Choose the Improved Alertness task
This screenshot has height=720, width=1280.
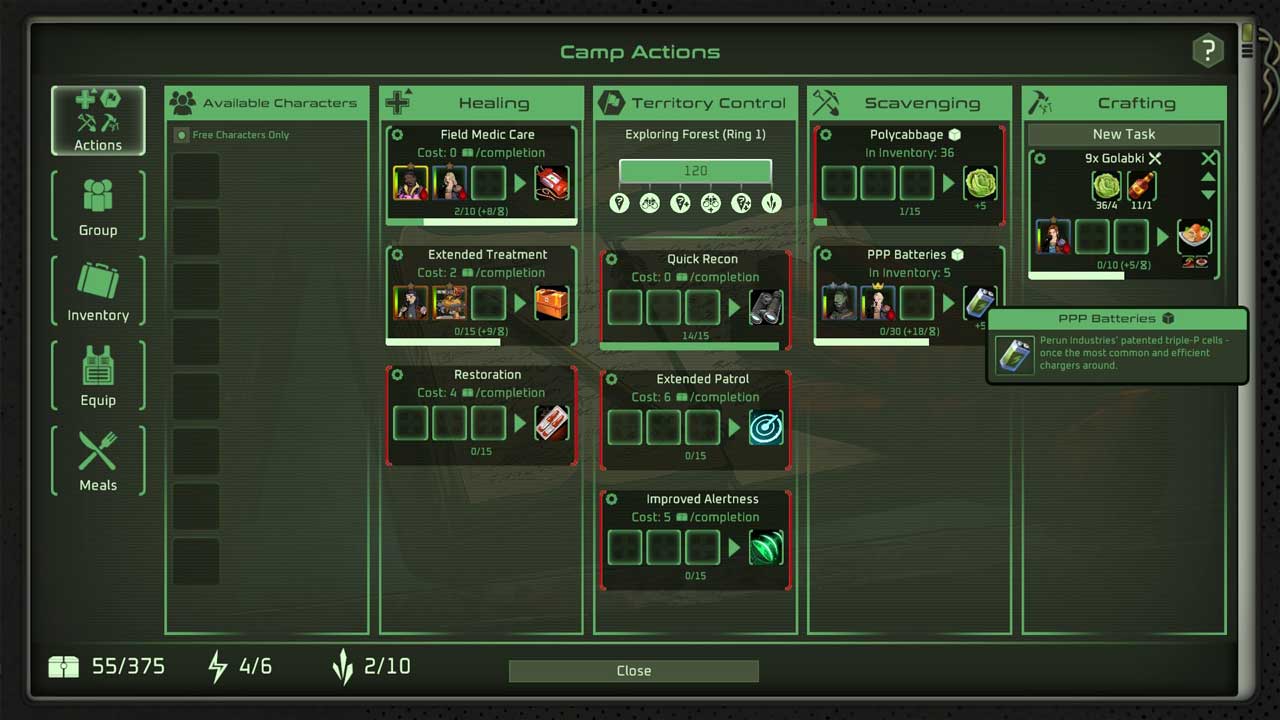point(702,499)
